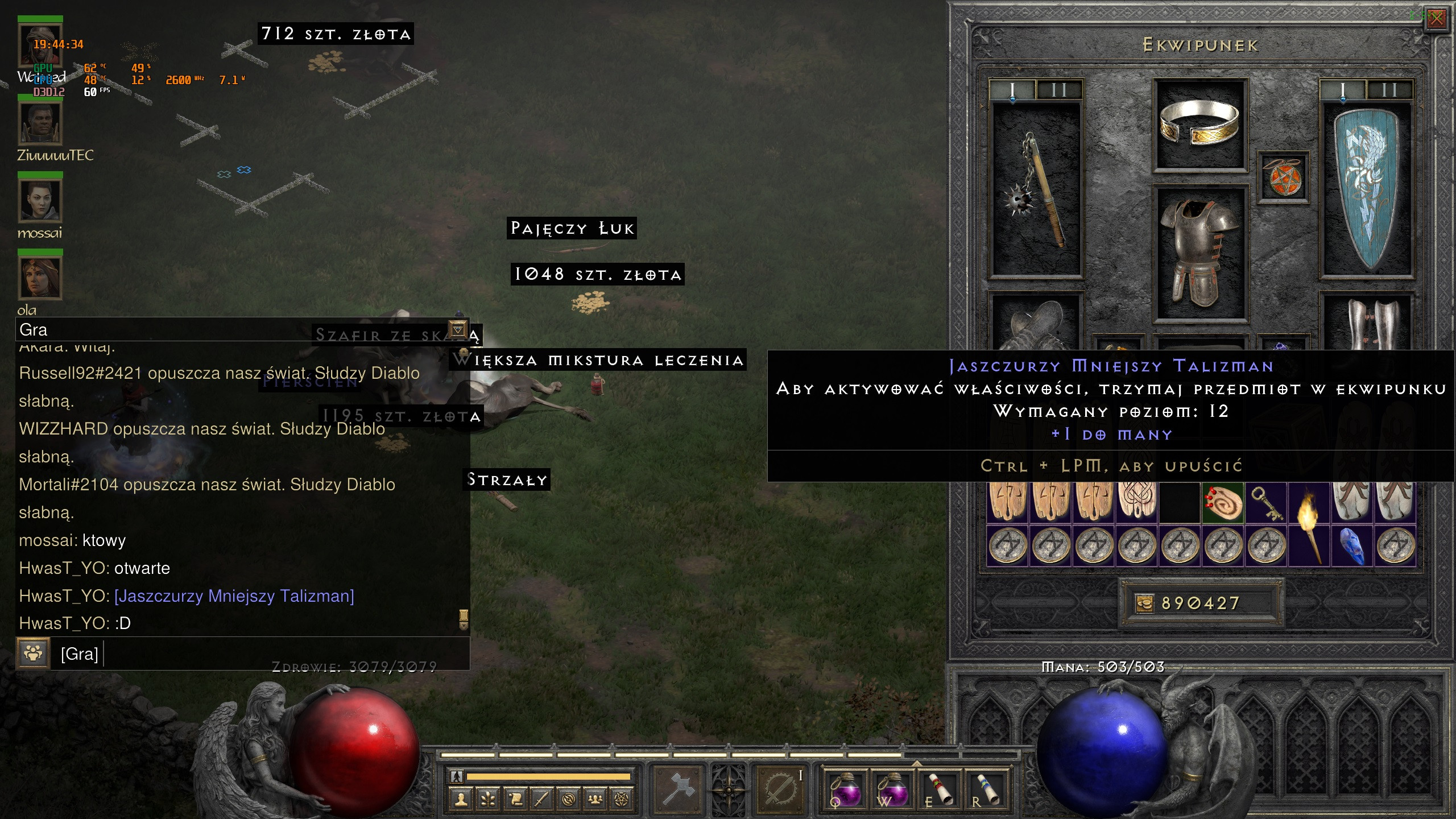Pick up the torch in the inventory
The image size is (1456, 819).
pyautogui.click(x=1309, y=523)
